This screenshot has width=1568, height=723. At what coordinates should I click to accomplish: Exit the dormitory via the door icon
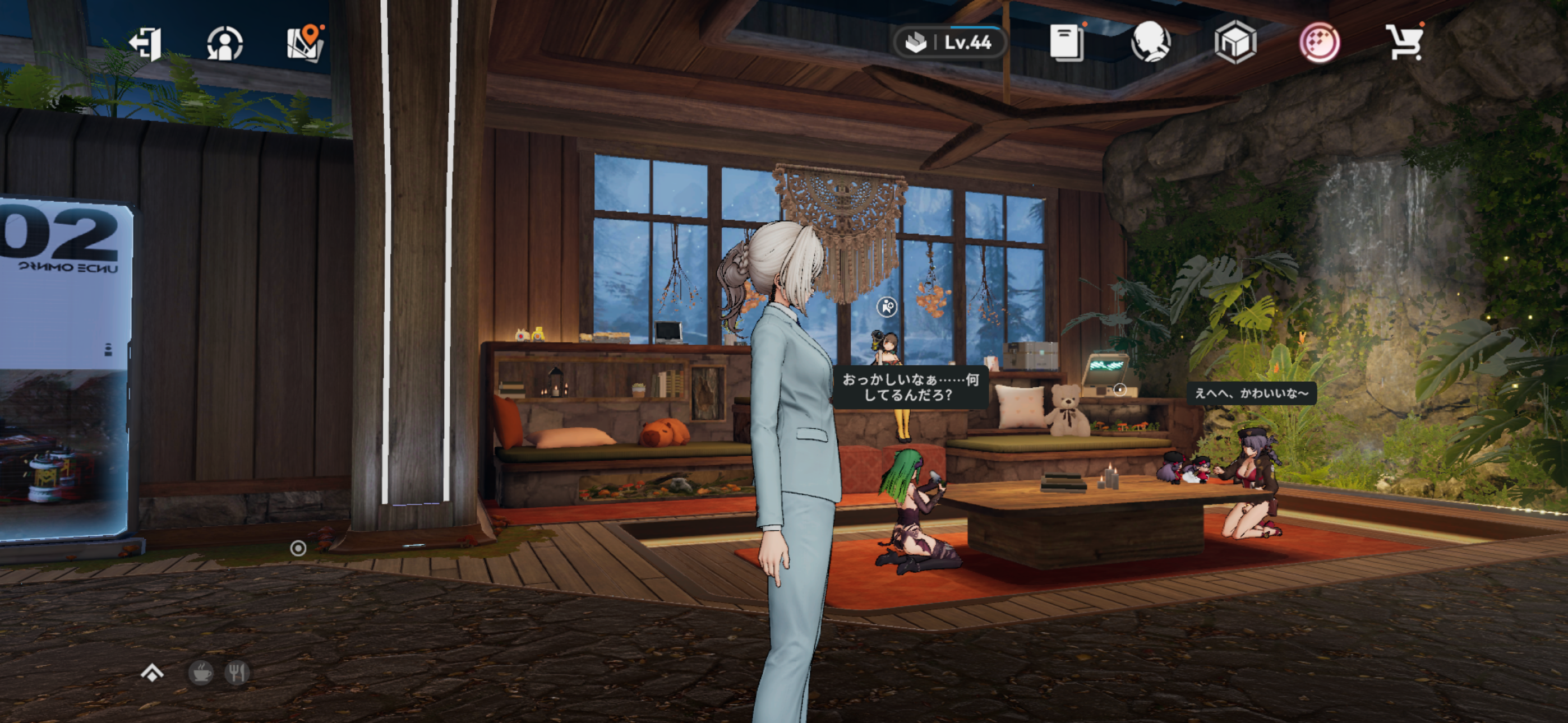pyautogui.click(x=145, y=43)
